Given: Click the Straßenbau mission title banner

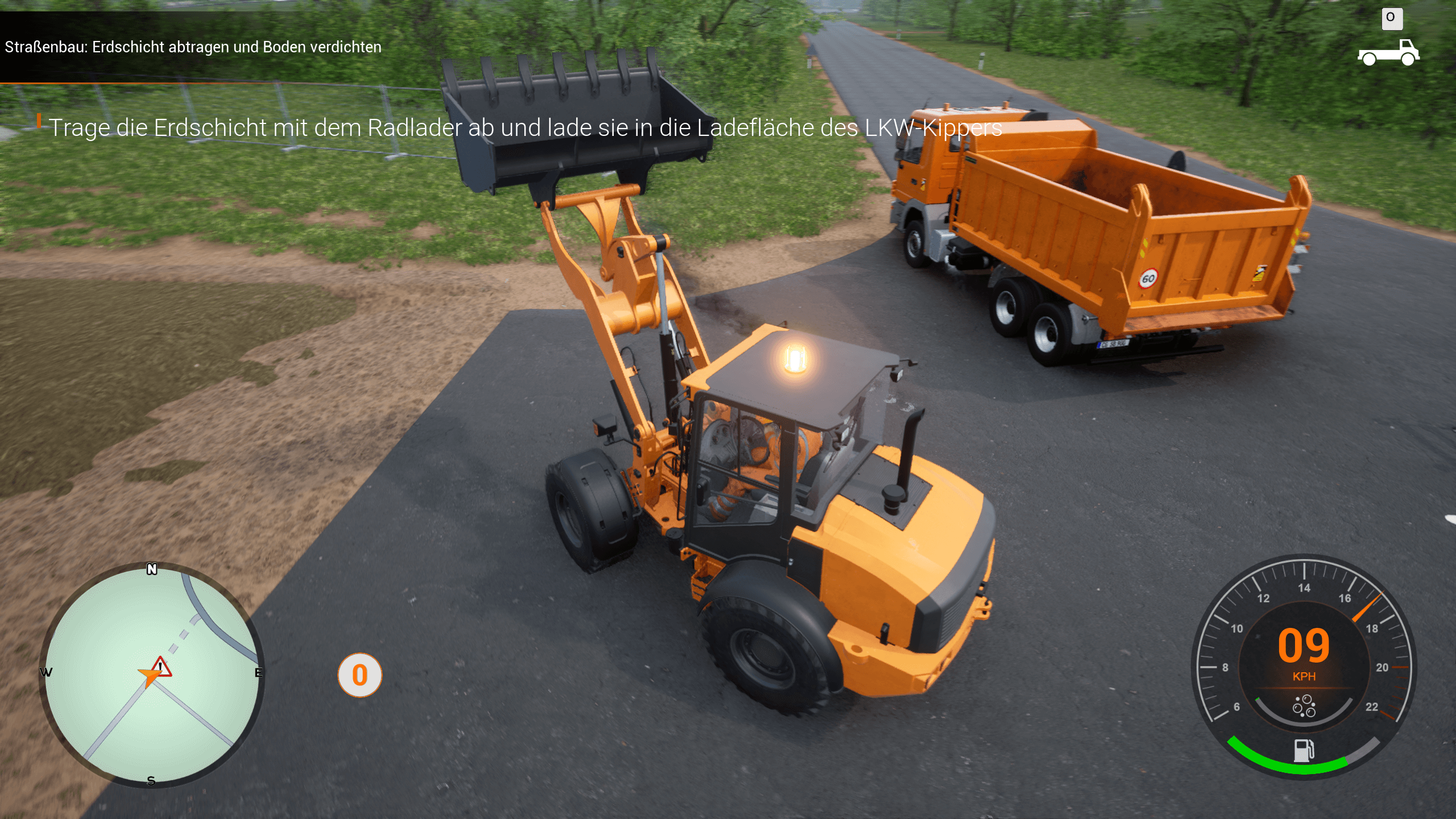Looking at the screenshot, I should [x=193, y=47].
